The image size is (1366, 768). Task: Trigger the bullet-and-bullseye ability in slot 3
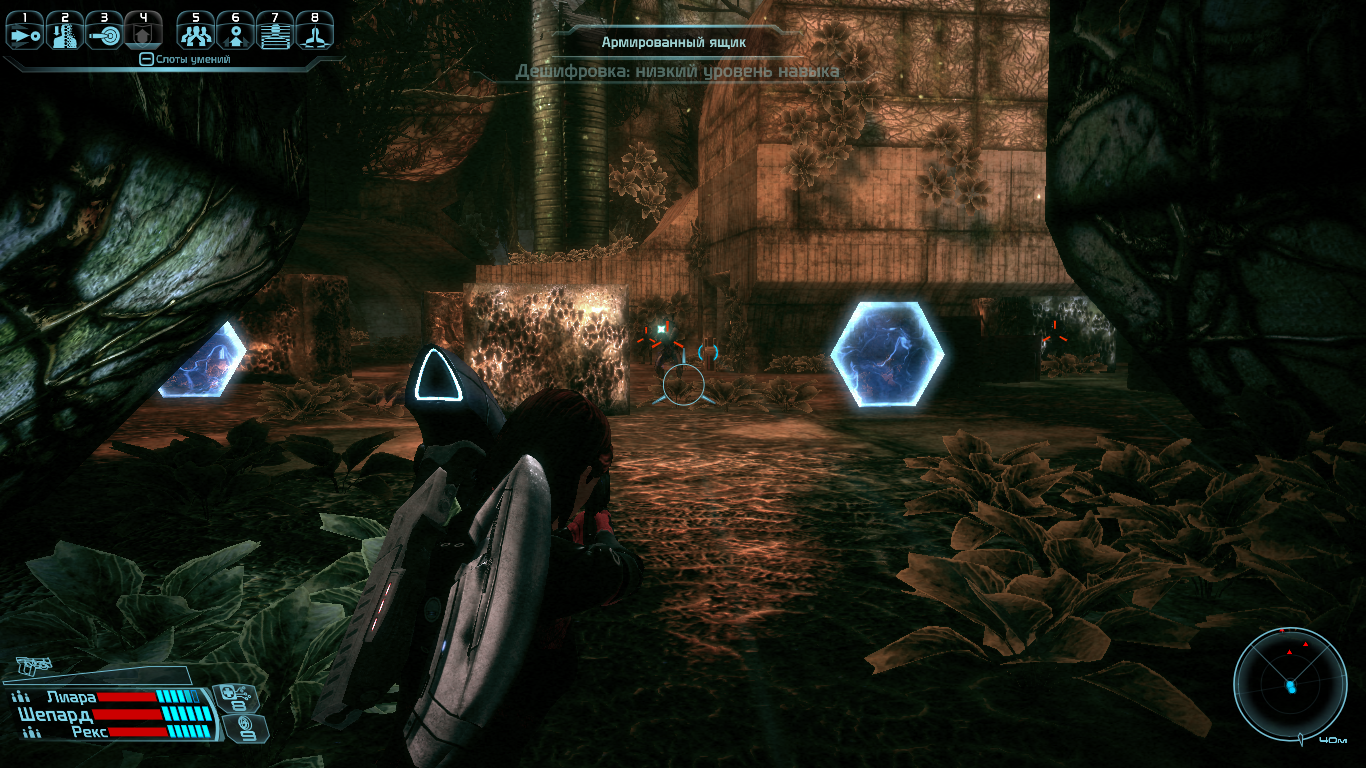tap(104, 34)
